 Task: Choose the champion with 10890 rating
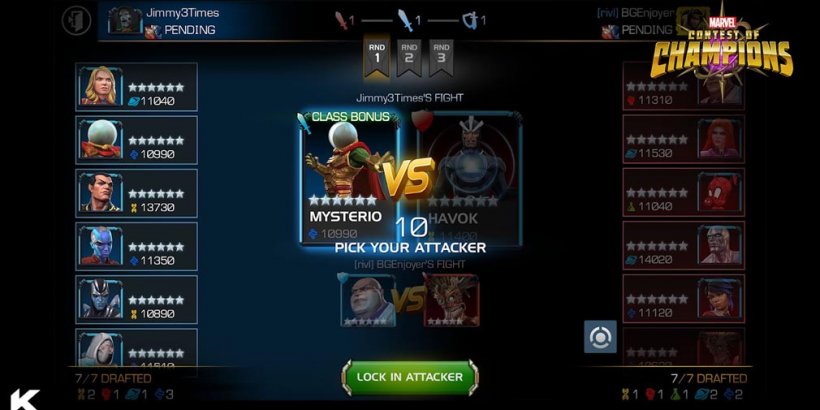(x=137, y=299)
